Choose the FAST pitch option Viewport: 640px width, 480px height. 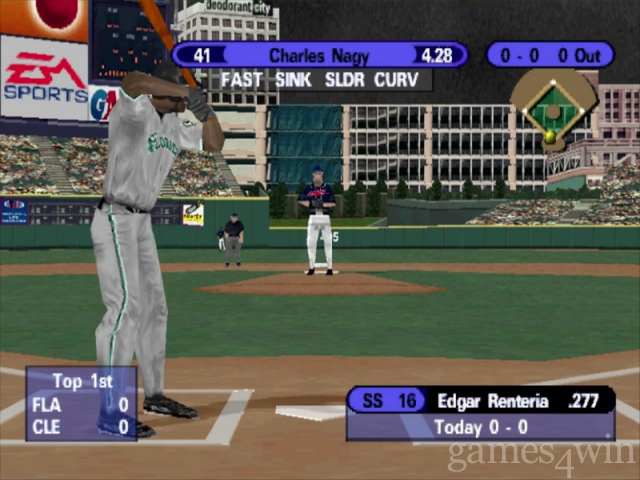coord(243,80)
